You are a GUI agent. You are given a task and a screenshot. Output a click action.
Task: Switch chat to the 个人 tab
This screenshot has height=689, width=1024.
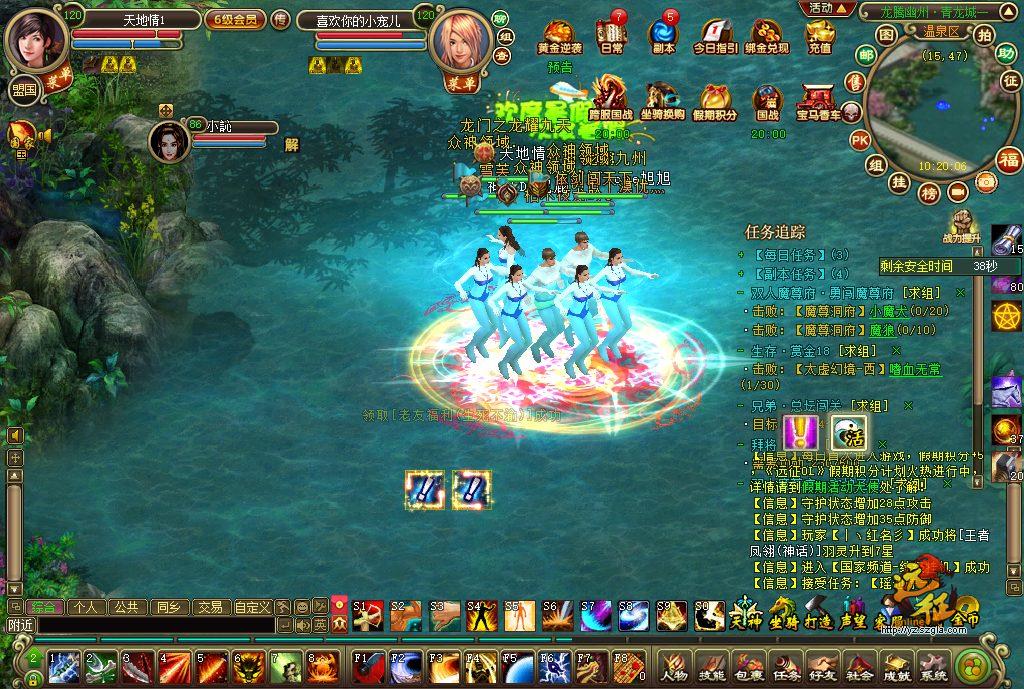click(86, 606)
